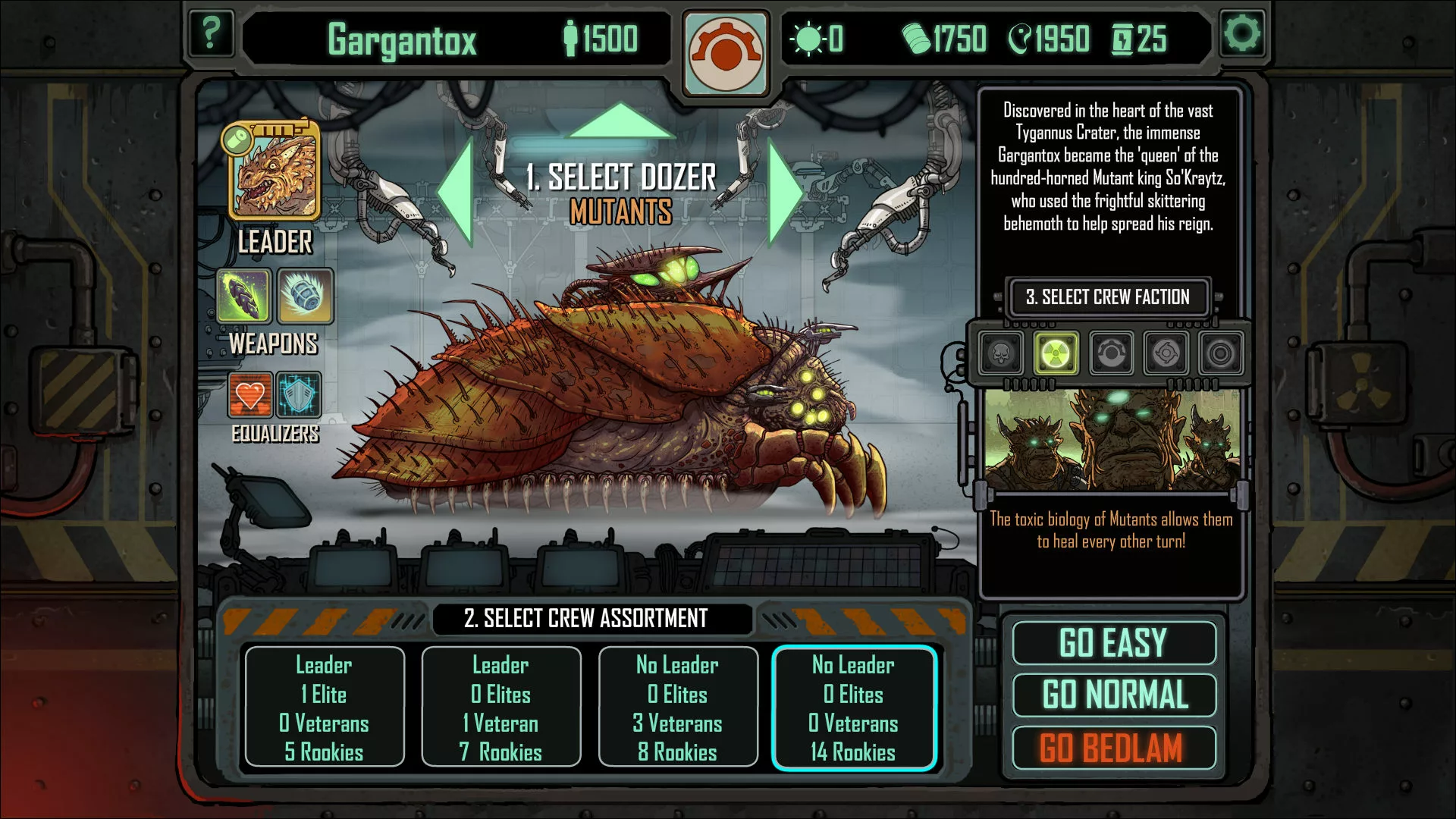Choose the Leader, 1 Elite, 5 Rookies assortment
Image resolution: width=1456 pixels, height=819 pixels.
[324, 708]
